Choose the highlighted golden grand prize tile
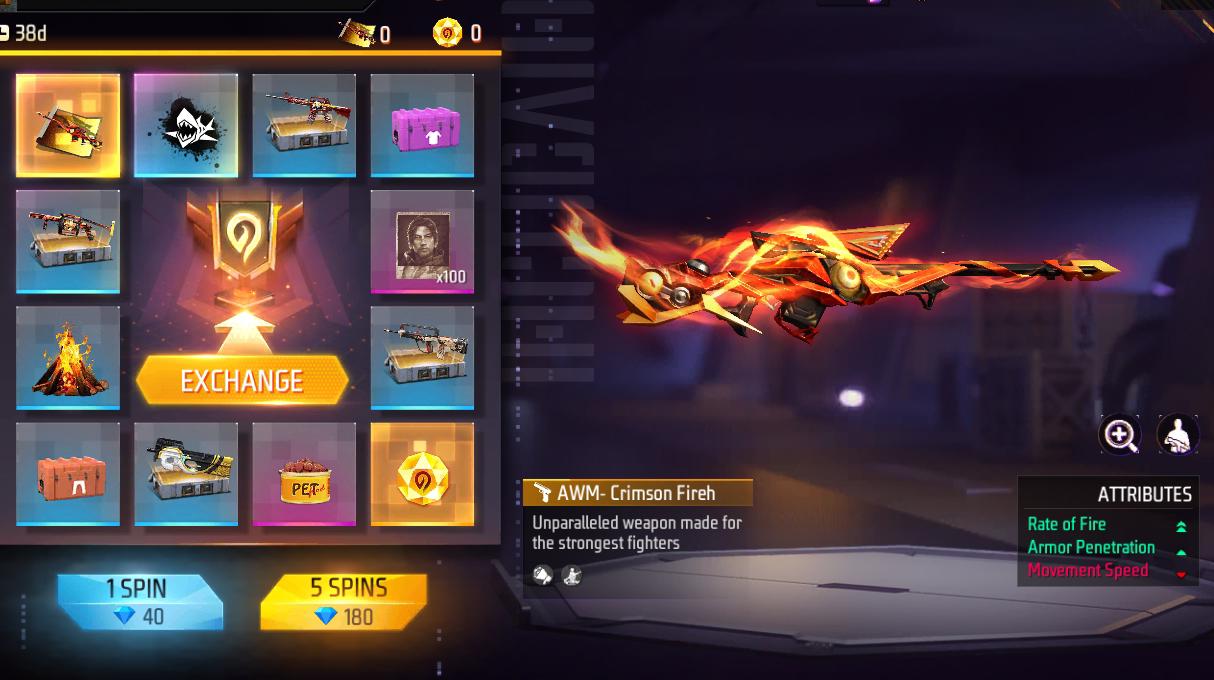 point(68,125)
